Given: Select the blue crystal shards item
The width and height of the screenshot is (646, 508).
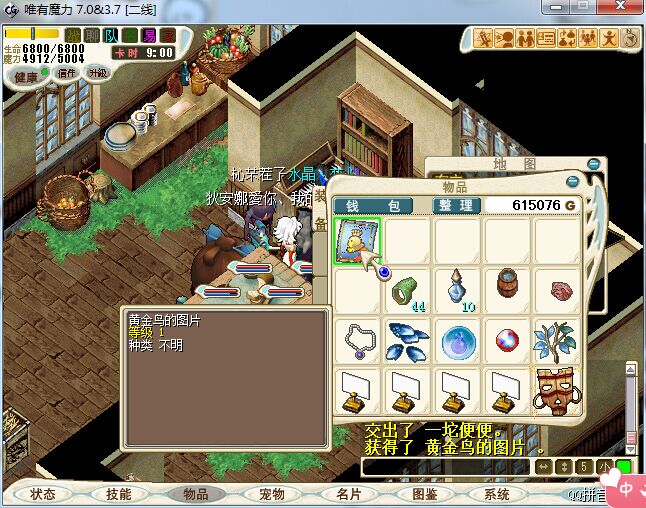Looking at the screenshot, I should coord(407,341).
